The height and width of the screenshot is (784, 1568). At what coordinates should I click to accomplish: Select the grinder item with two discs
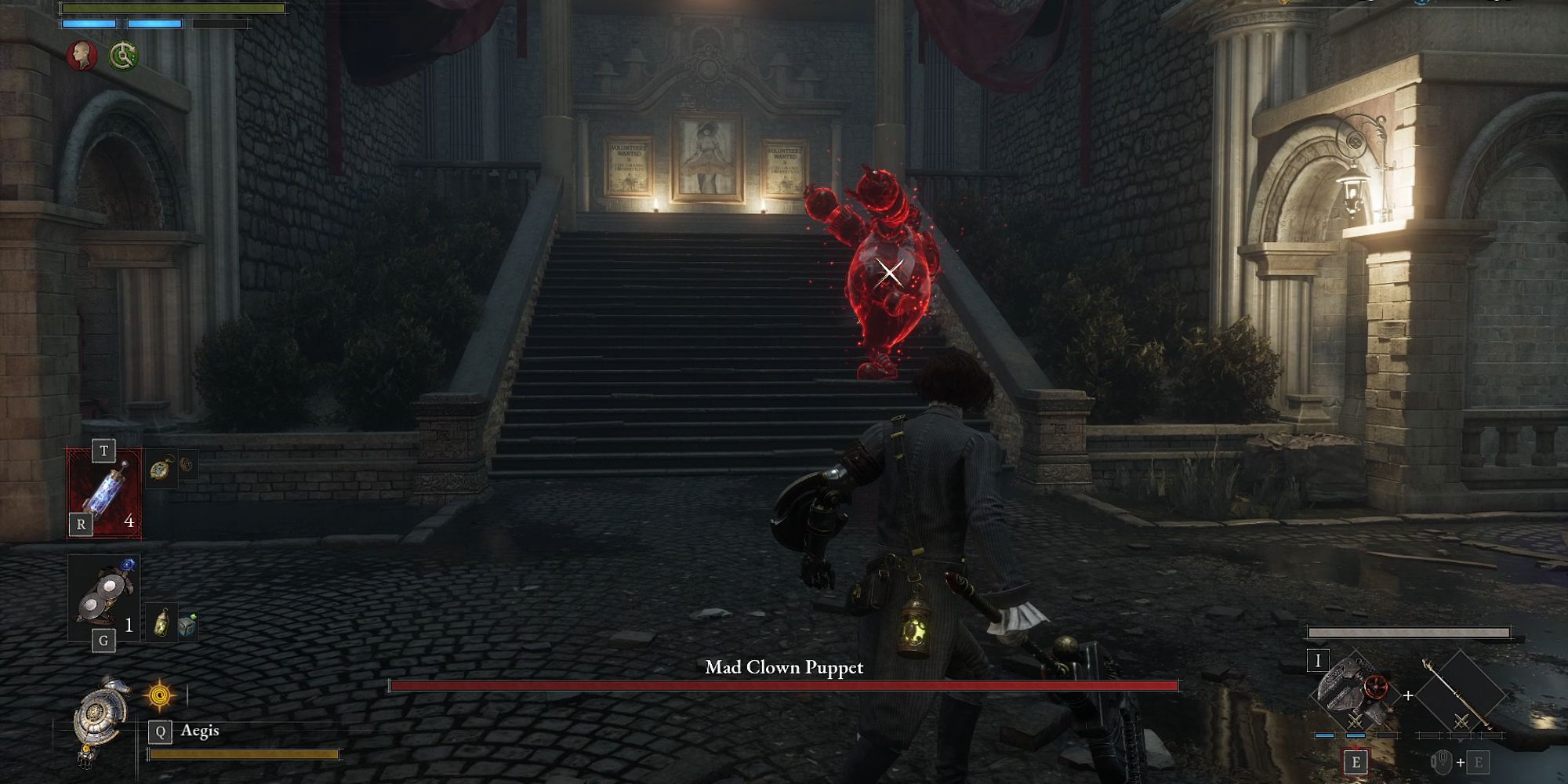[x=105, y=597]
